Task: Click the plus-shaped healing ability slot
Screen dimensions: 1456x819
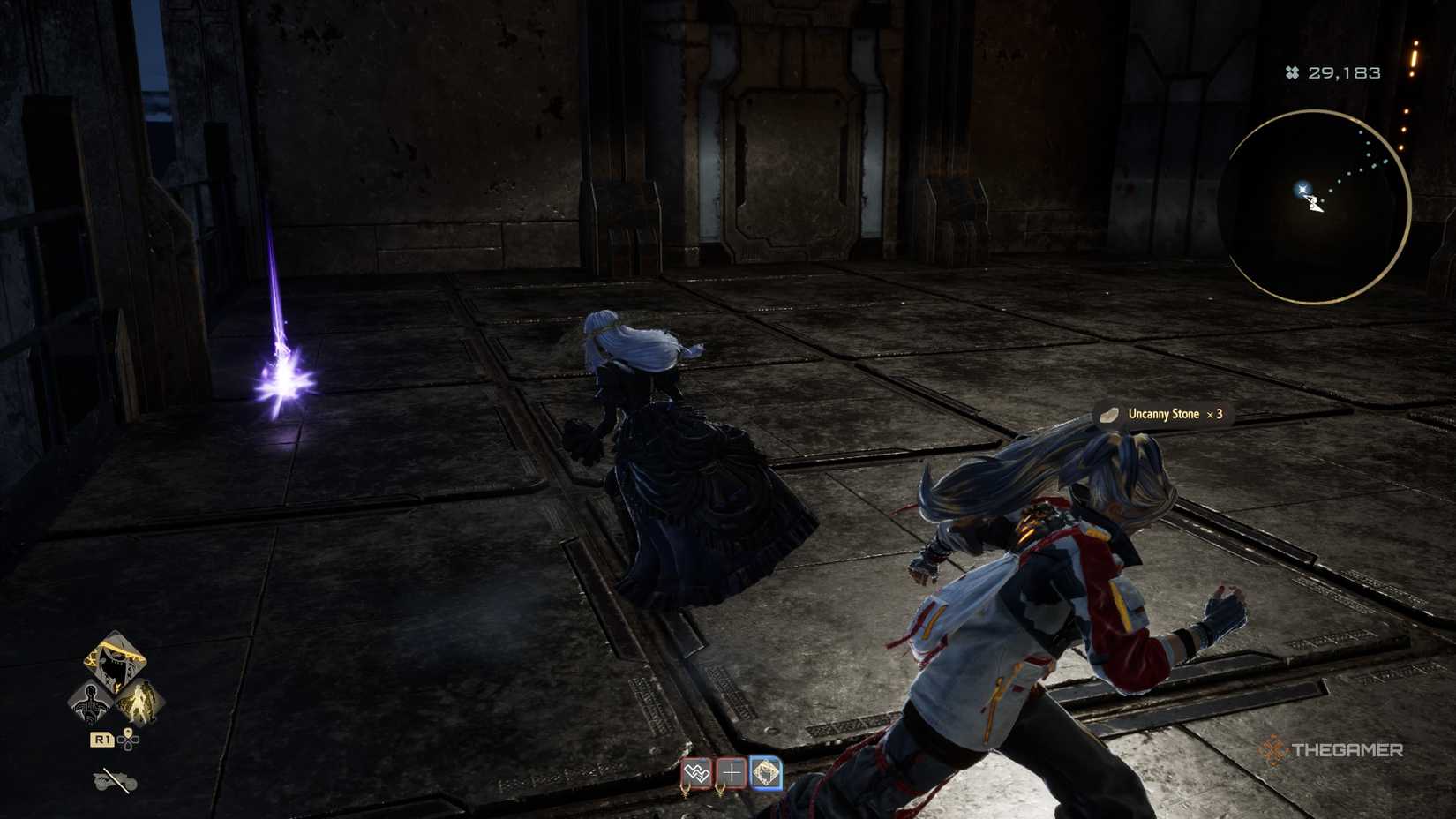Action: [732, 772]
